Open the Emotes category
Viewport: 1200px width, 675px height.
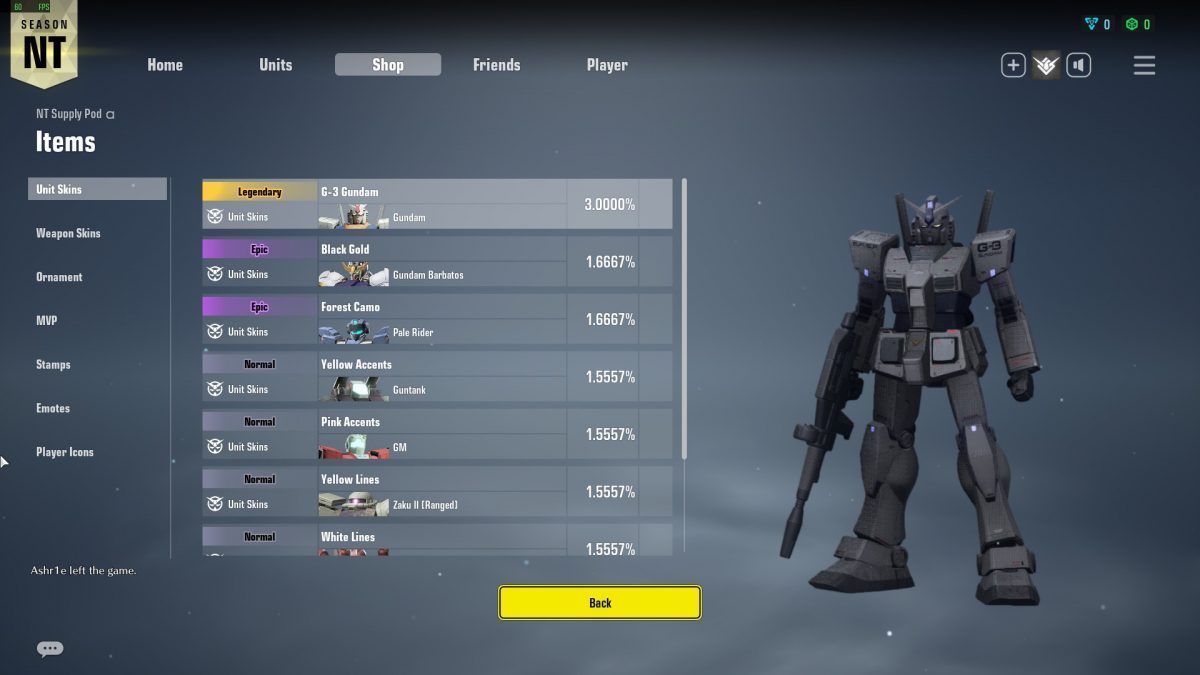pyautogui.click(x=53, y=408)
